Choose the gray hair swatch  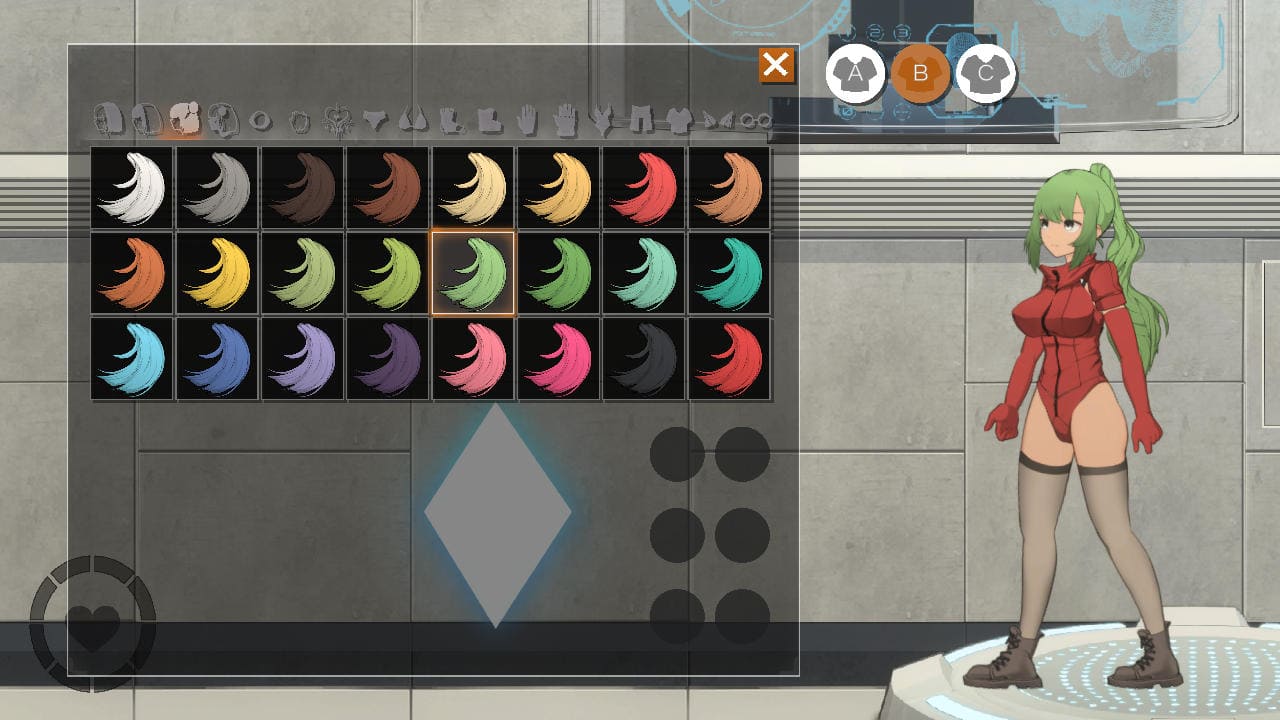(218, 188)
